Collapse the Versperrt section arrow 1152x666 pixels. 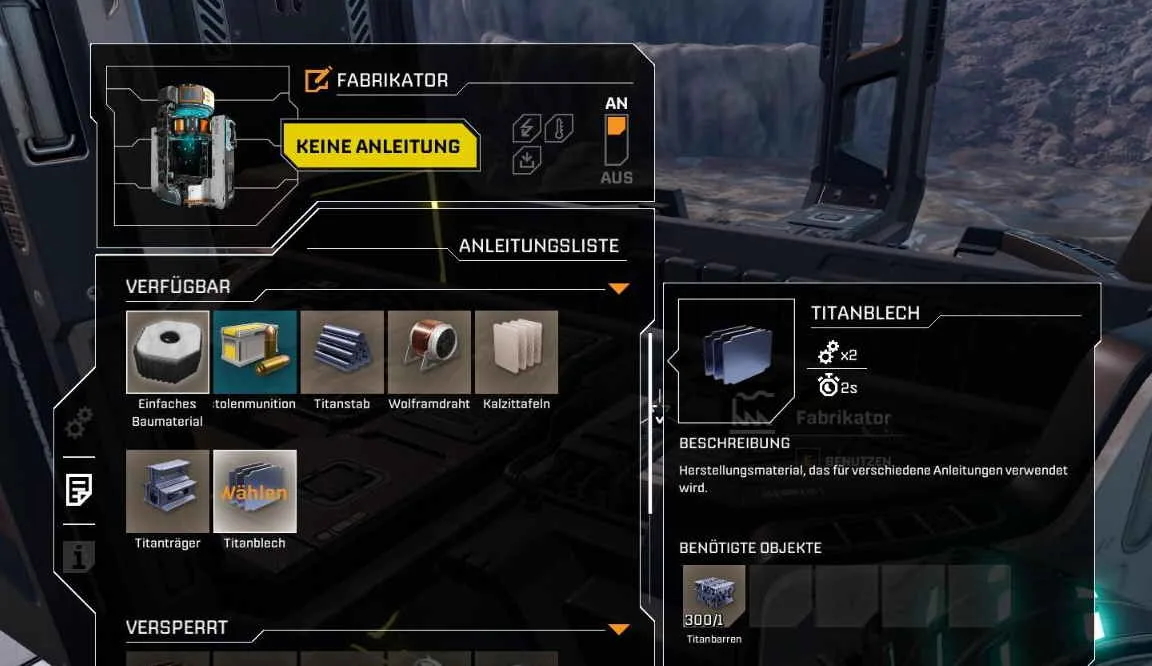pyautogui.click(x=619, y=629)
